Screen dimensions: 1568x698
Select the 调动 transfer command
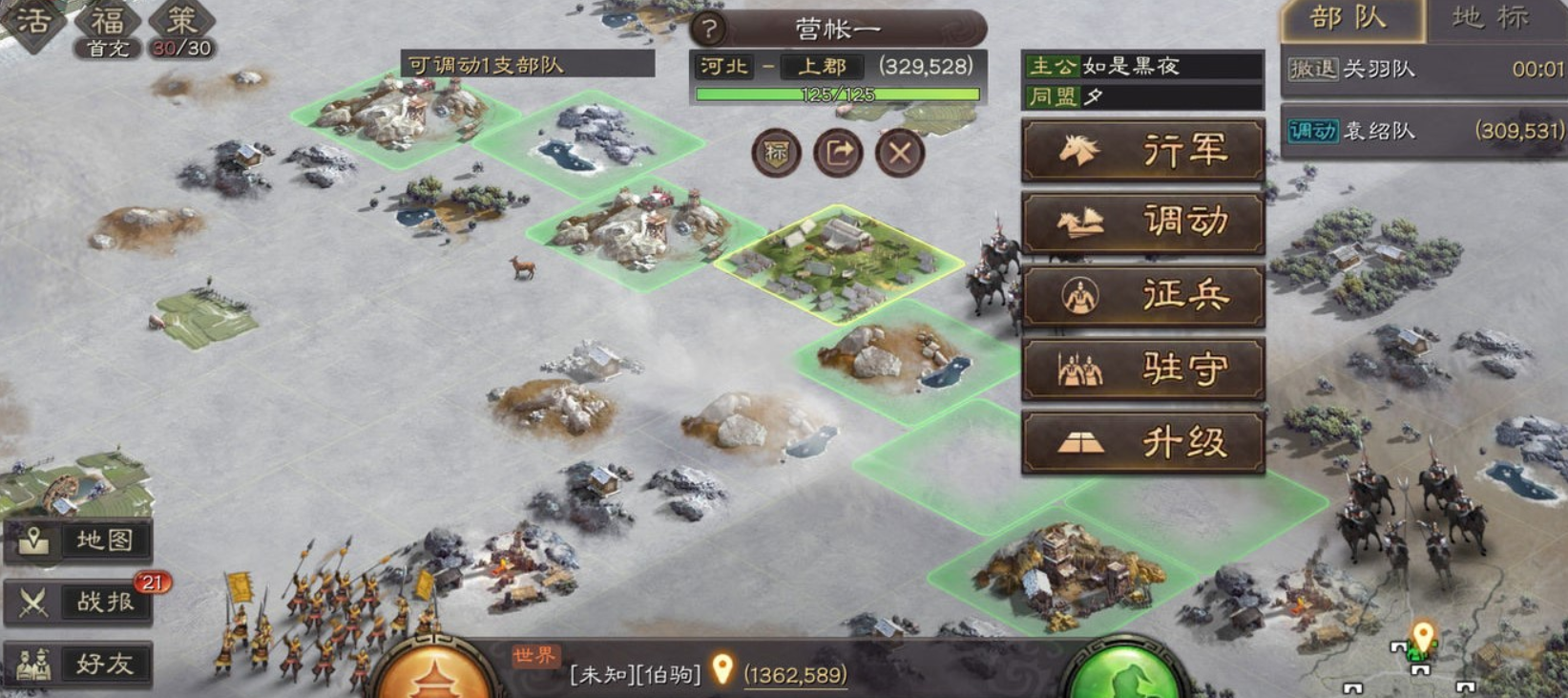coord(1142,224)
